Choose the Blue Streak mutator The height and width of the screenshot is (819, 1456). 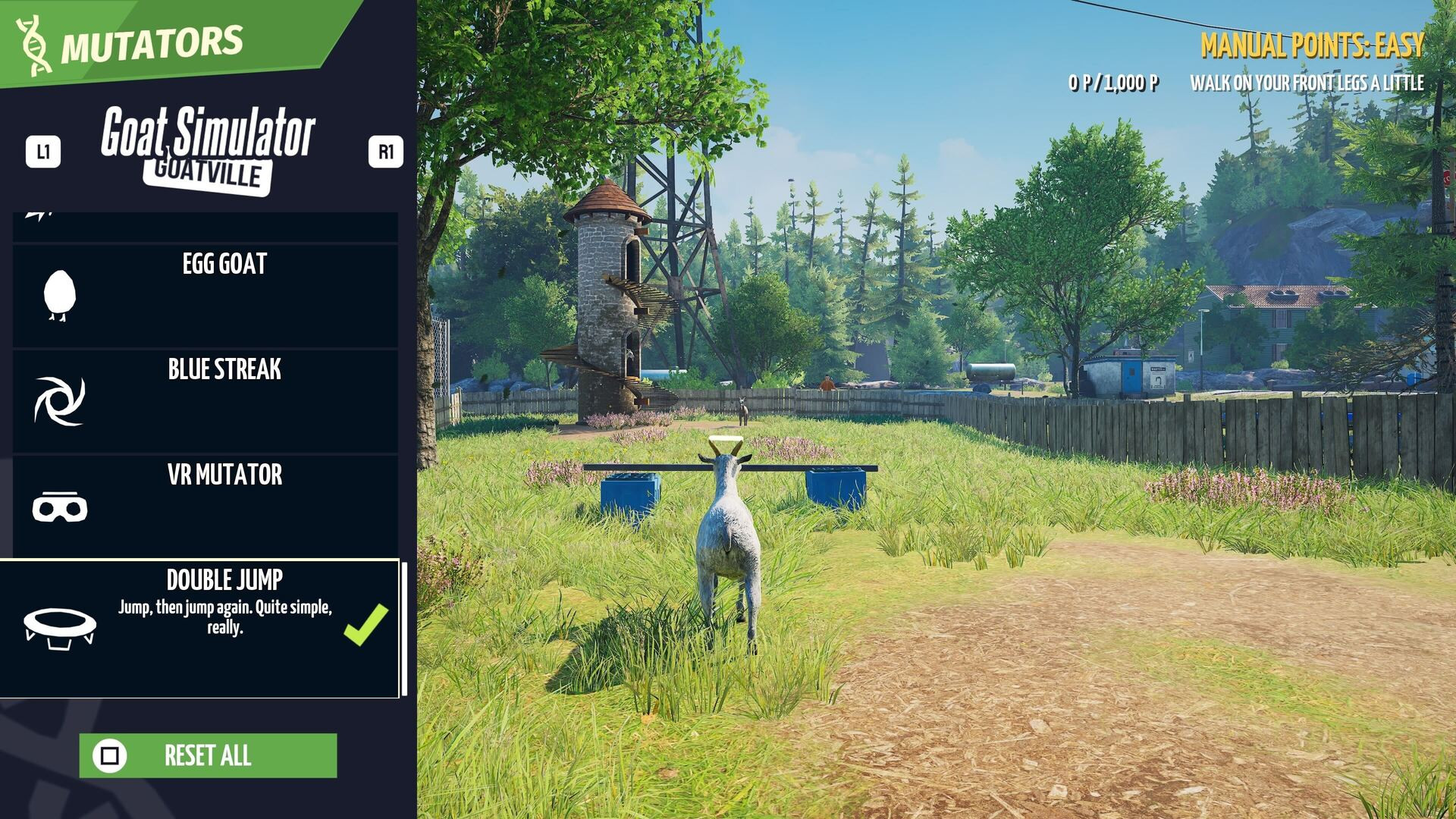[x=205, y=401]
